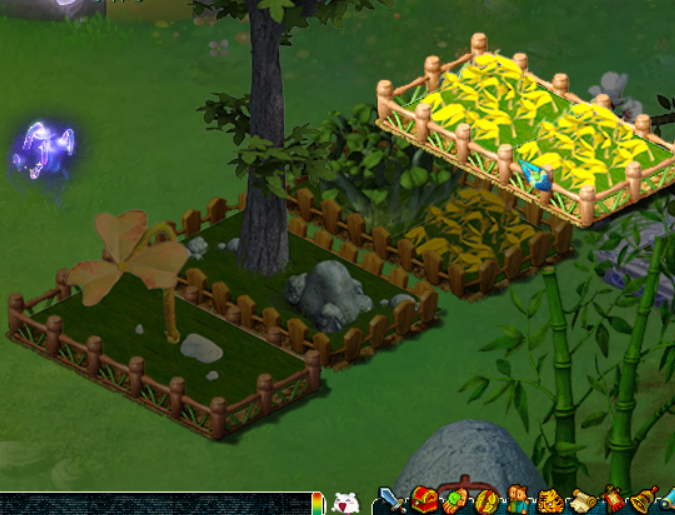Select the red banner flag icon

point(613,499)
